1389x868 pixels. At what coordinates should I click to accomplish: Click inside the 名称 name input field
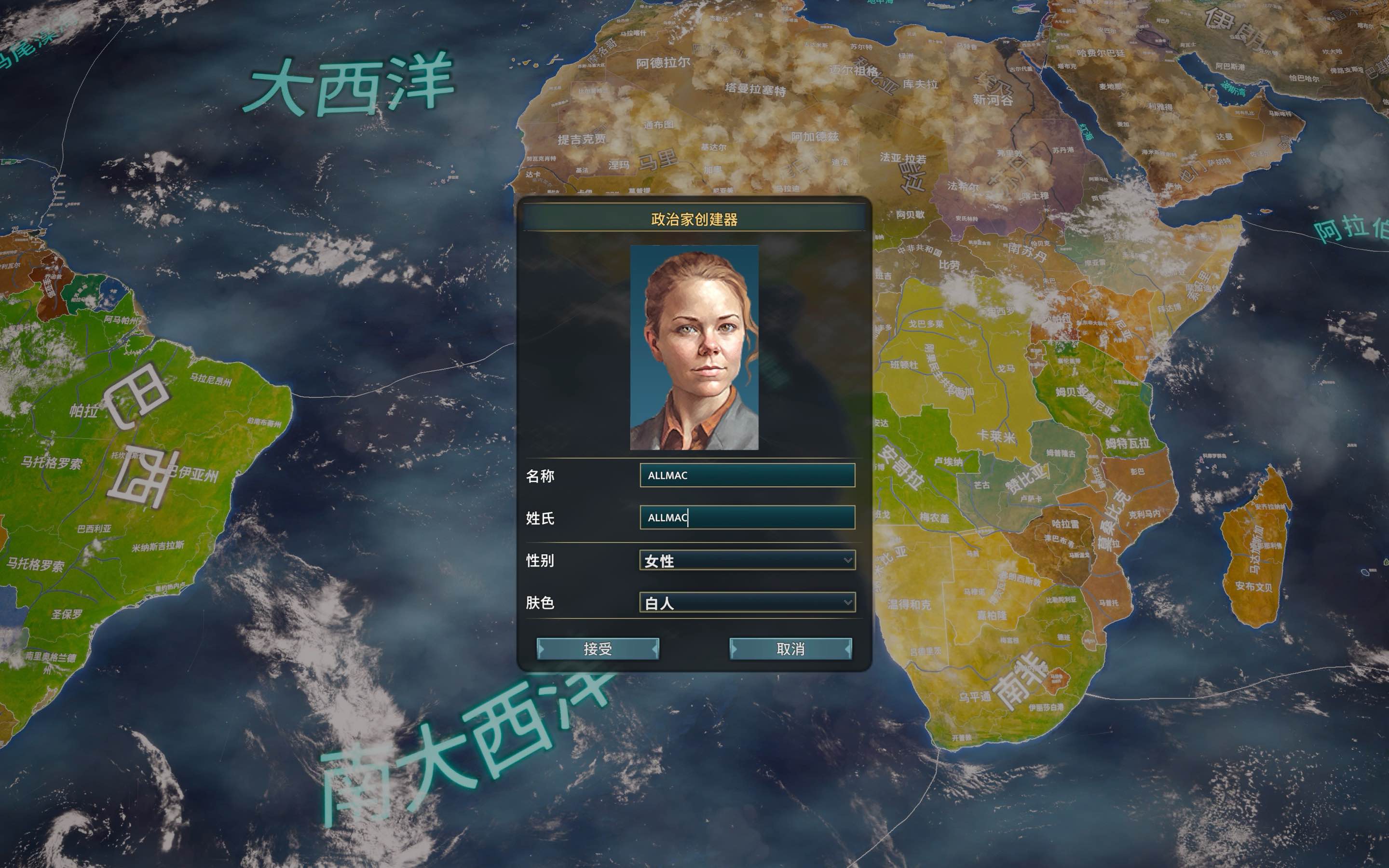coord(746,475)
